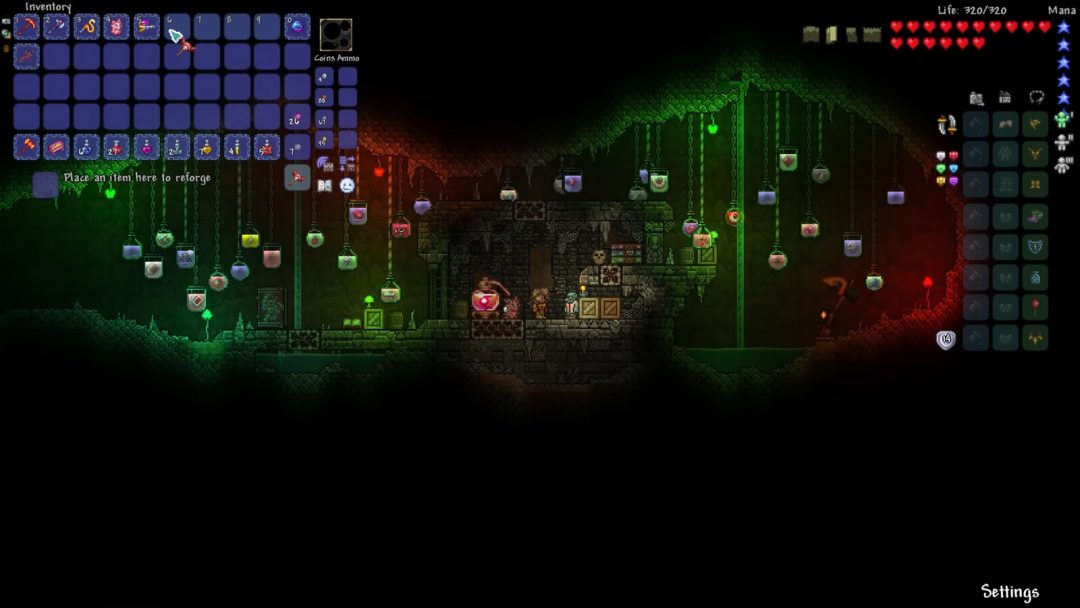Select the pickaxe in hotbar slot 1
1080x608 pixels.
click(x=27, y=27)
